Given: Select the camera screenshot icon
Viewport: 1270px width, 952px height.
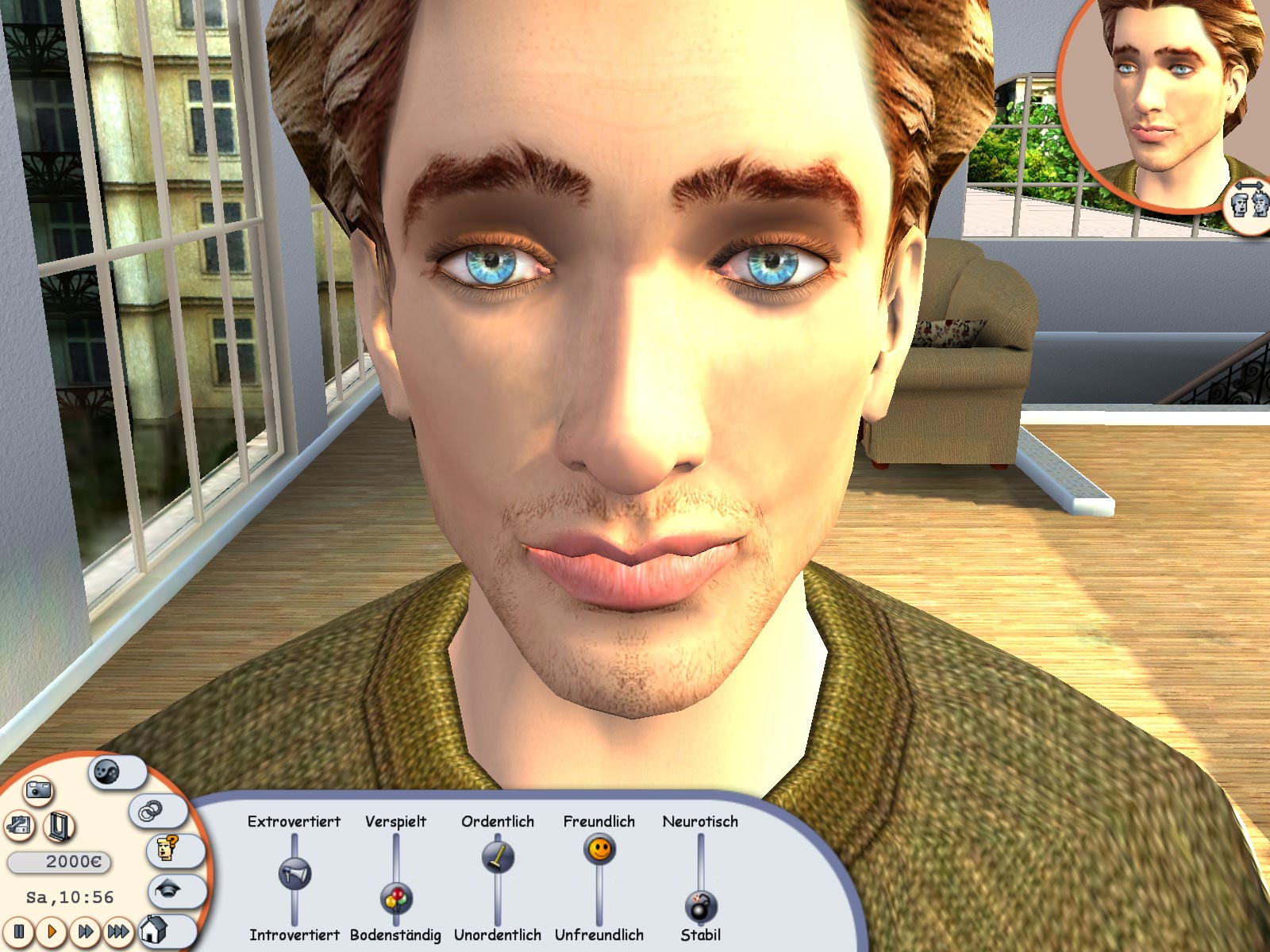Looking at the screenshot, I should click(39, 792).
